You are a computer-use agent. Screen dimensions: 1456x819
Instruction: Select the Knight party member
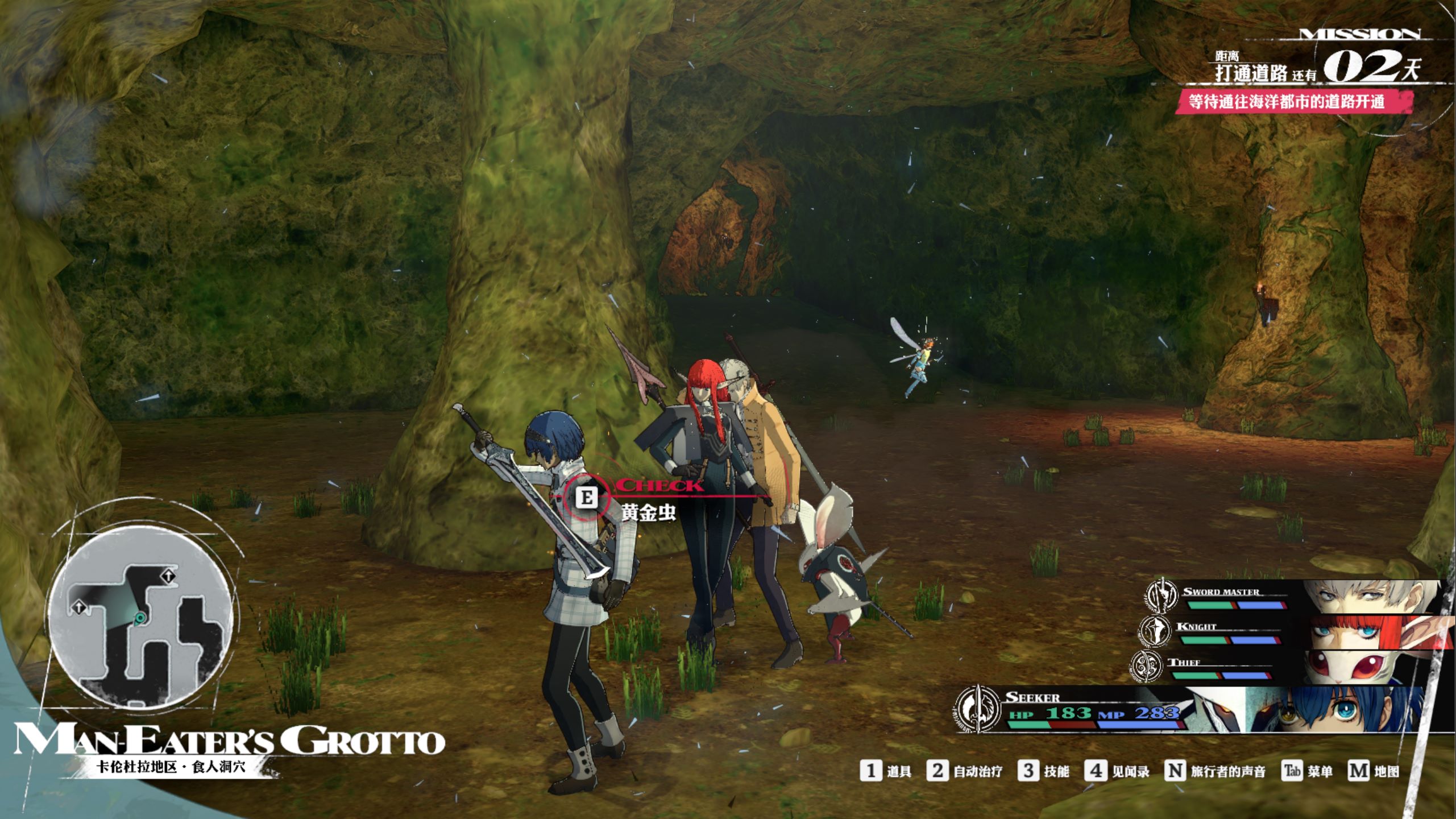coord(1296,631)
